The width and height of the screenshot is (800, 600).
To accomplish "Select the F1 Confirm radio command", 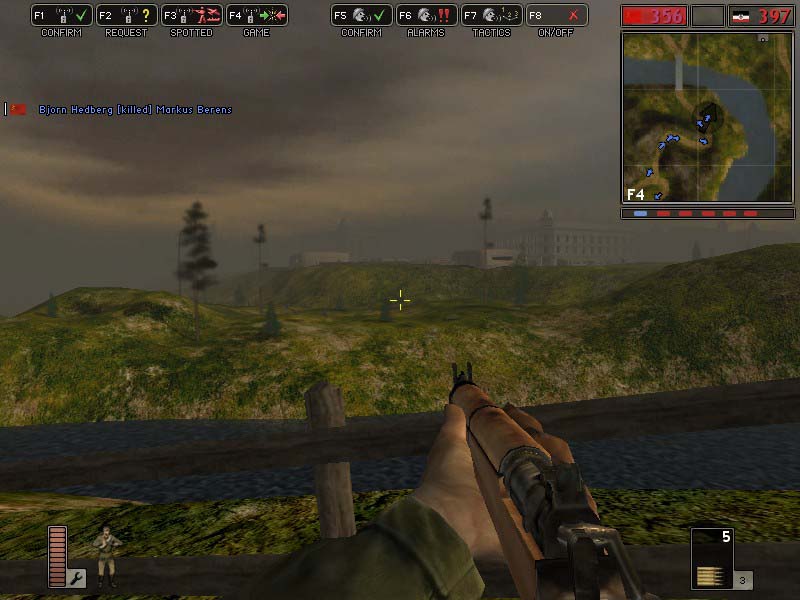I will [x=61, y=16].
